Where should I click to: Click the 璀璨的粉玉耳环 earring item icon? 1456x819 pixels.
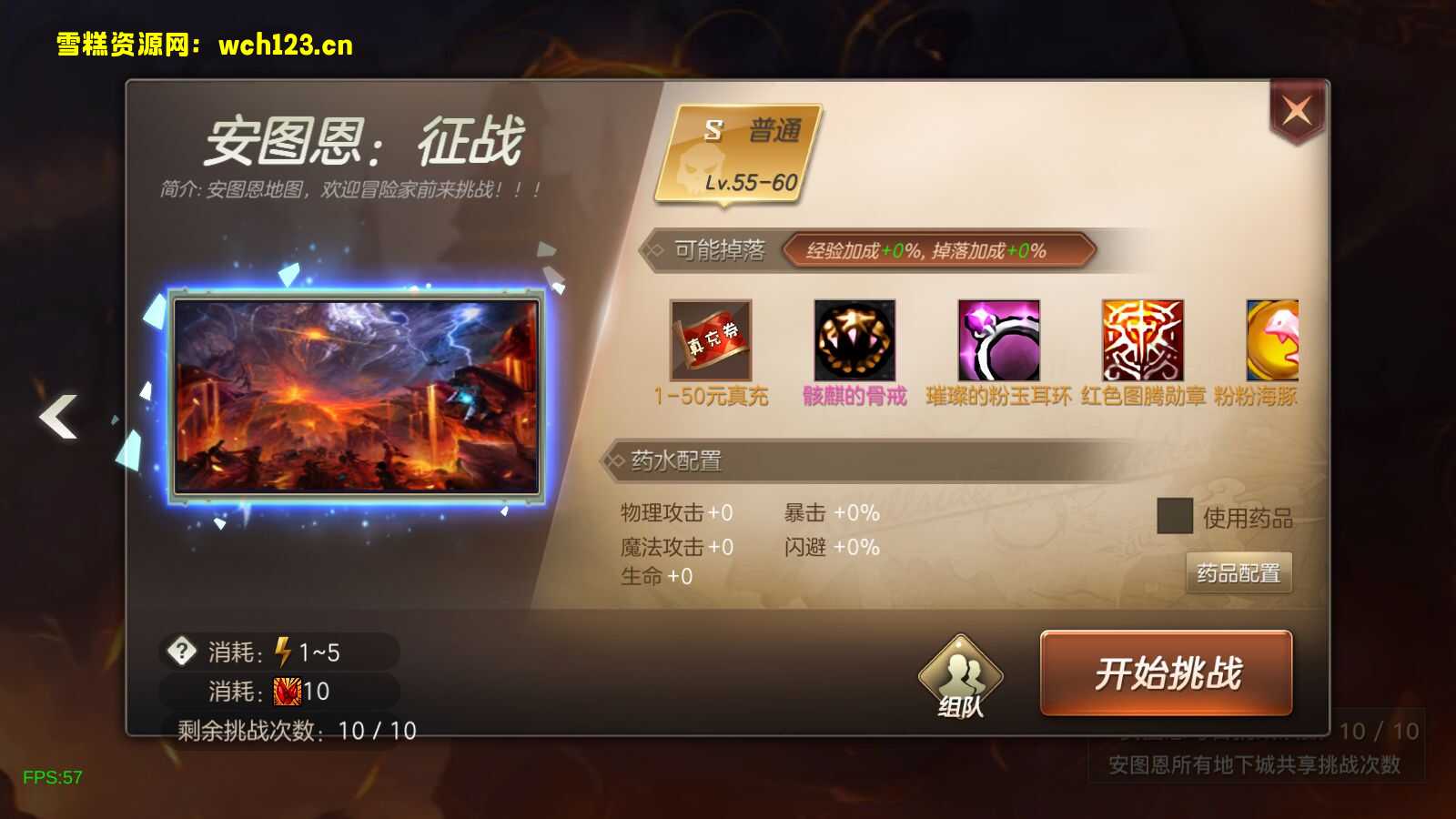[998, 341]
